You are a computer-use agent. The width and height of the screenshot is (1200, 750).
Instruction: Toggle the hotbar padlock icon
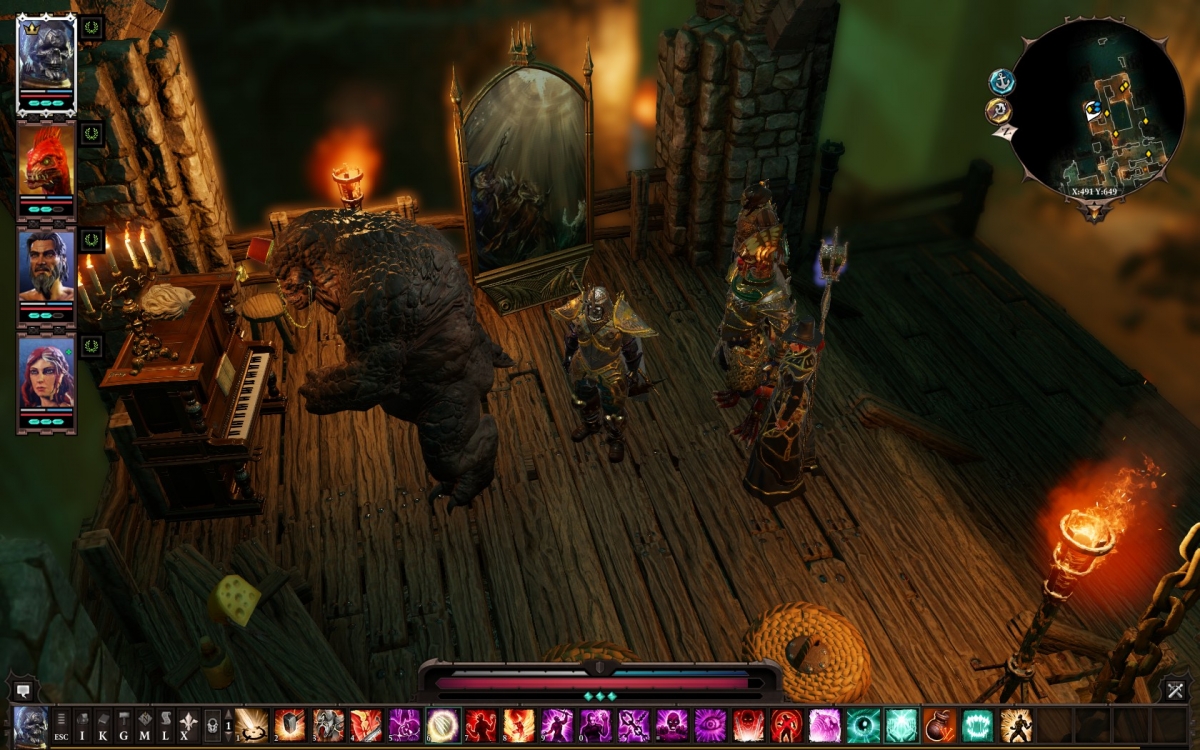click(212, 724)
